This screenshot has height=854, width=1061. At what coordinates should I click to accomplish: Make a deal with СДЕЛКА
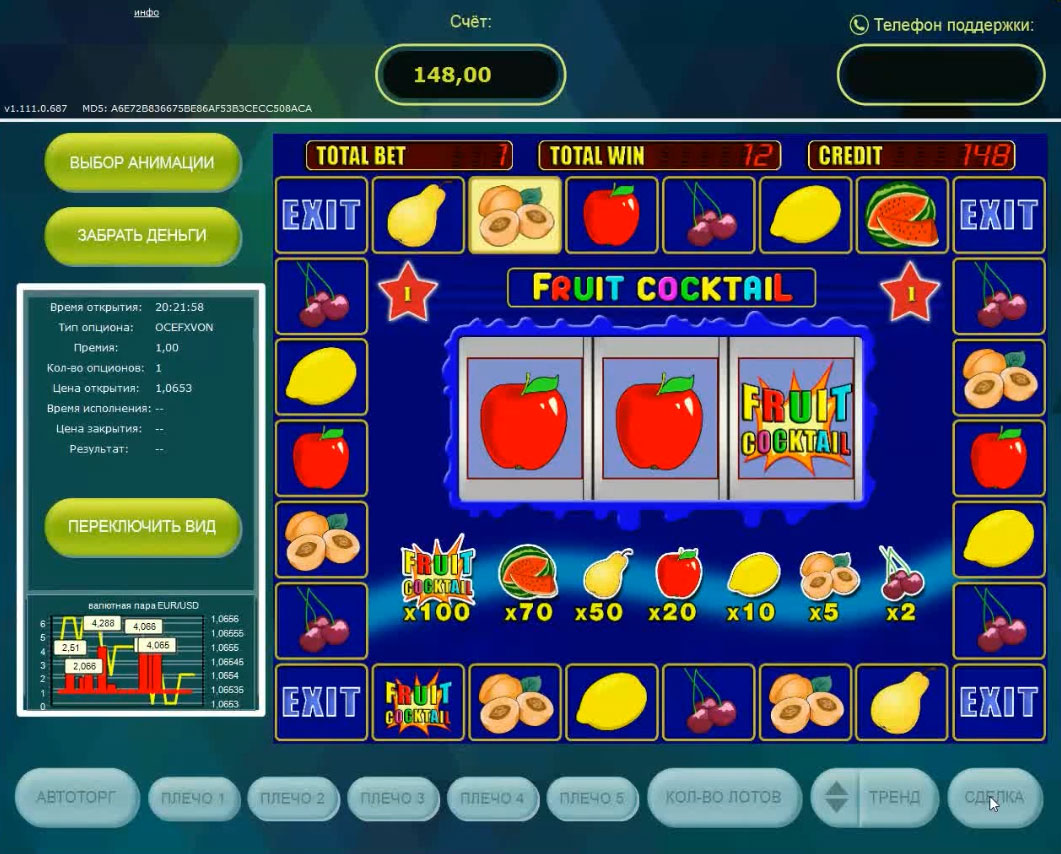[994, 798]
